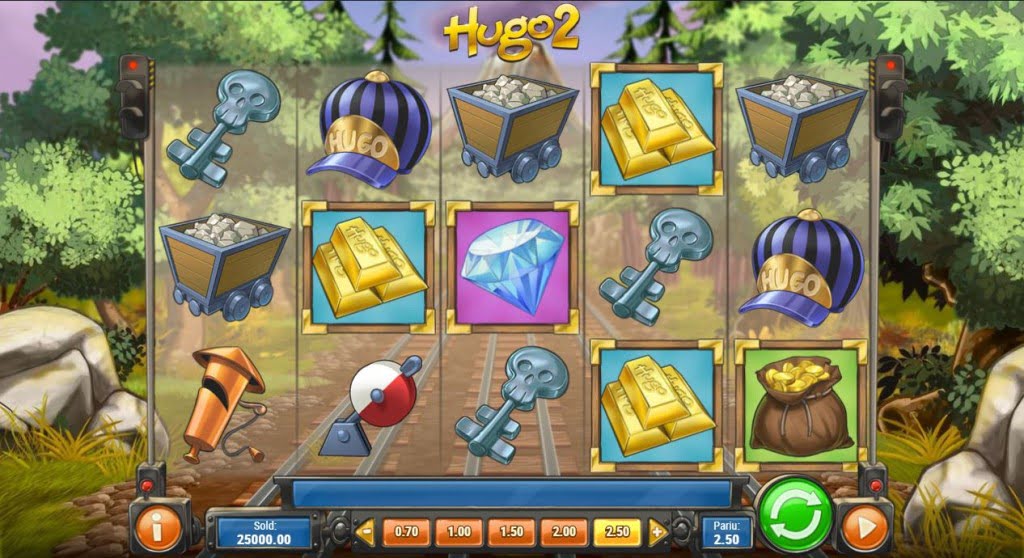This screenshot has height=558, width=1024.
Task: Select the 0.70 bet value
Action: coord(407,531)
